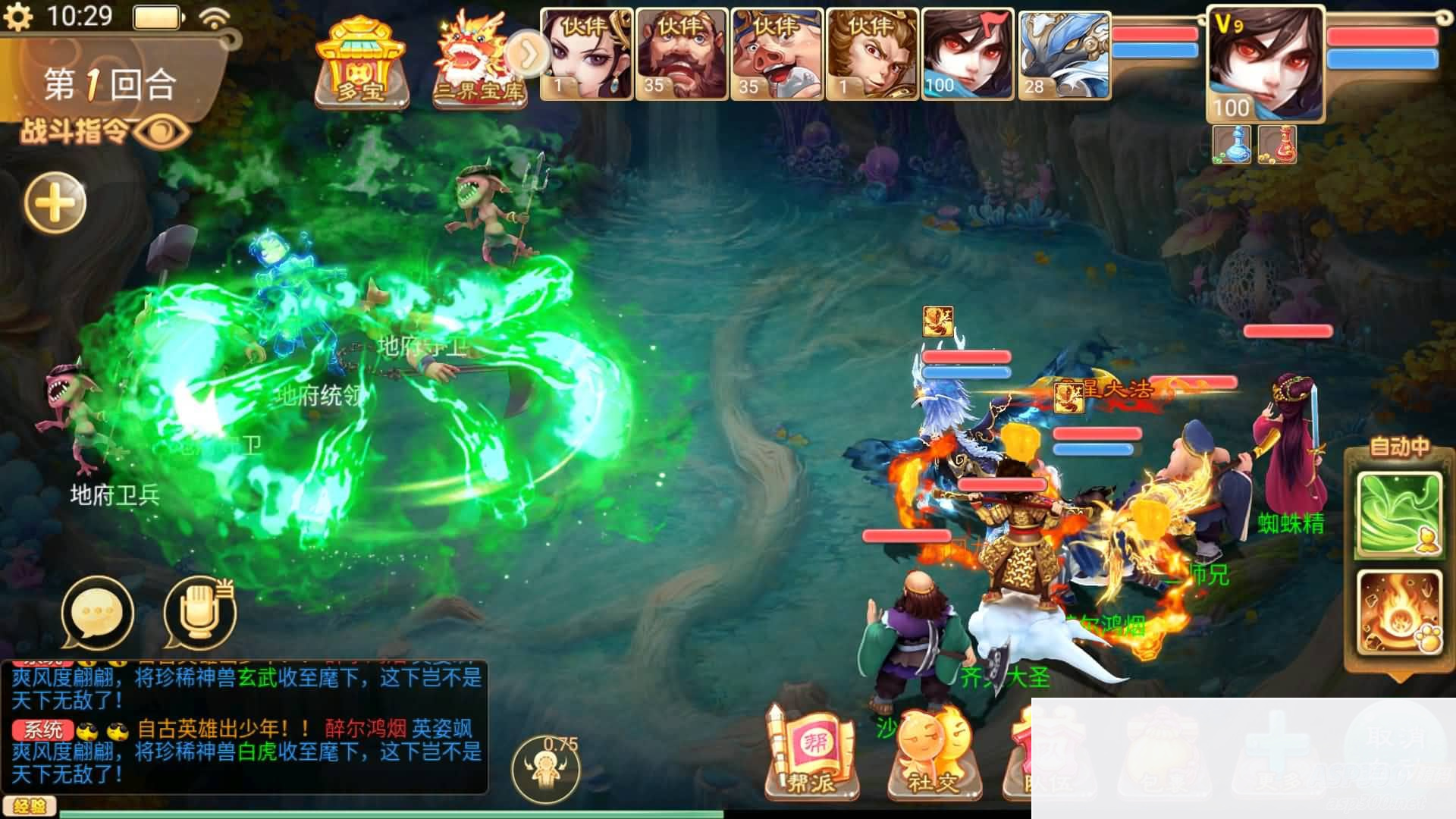Mute the voice chat microphone
Image resolution: width=1456 pixels, height=819 pixels.
coord(199,611)
